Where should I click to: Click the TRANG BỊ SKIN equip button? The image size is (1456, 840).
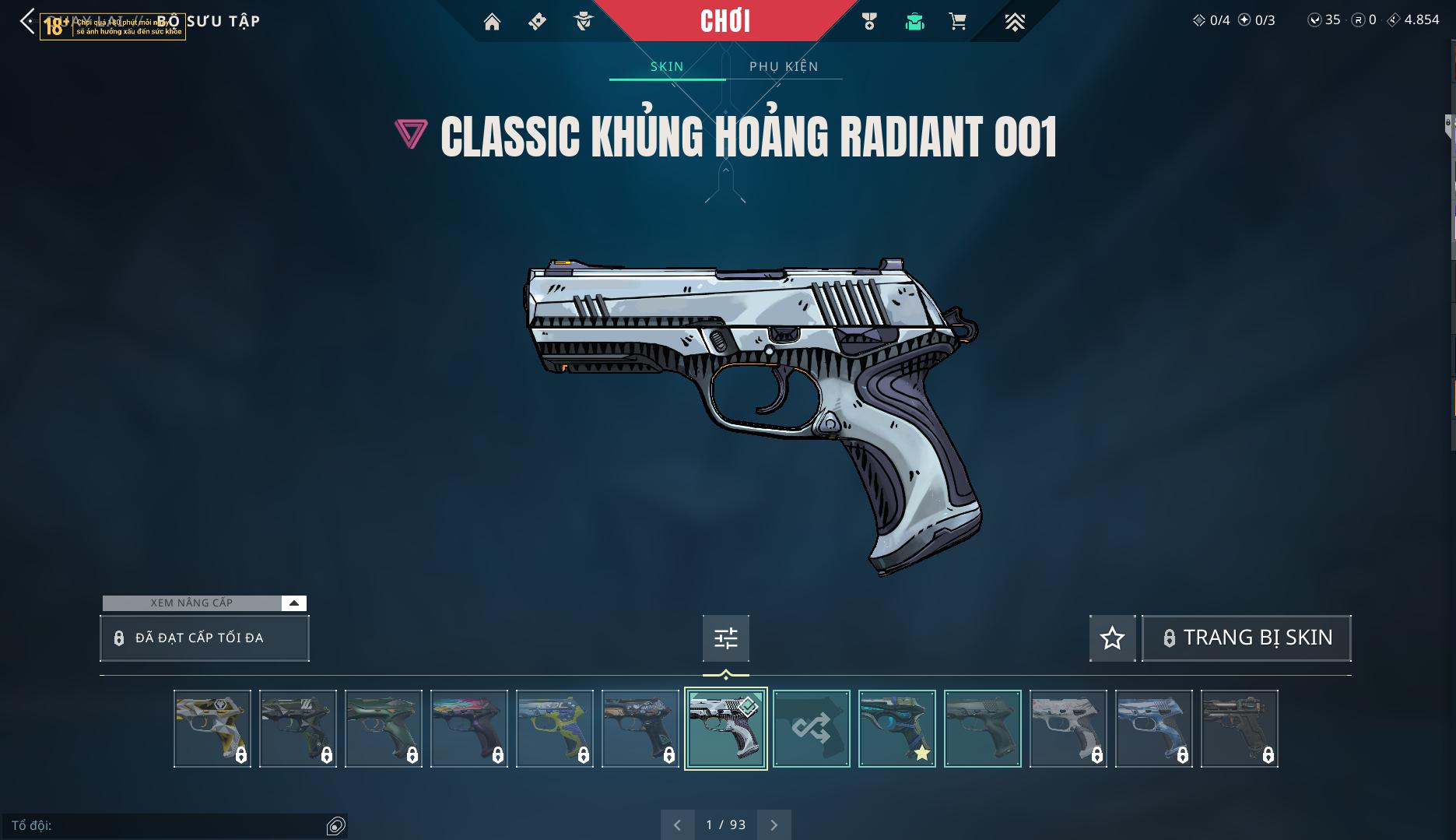tap(1246, 638)
